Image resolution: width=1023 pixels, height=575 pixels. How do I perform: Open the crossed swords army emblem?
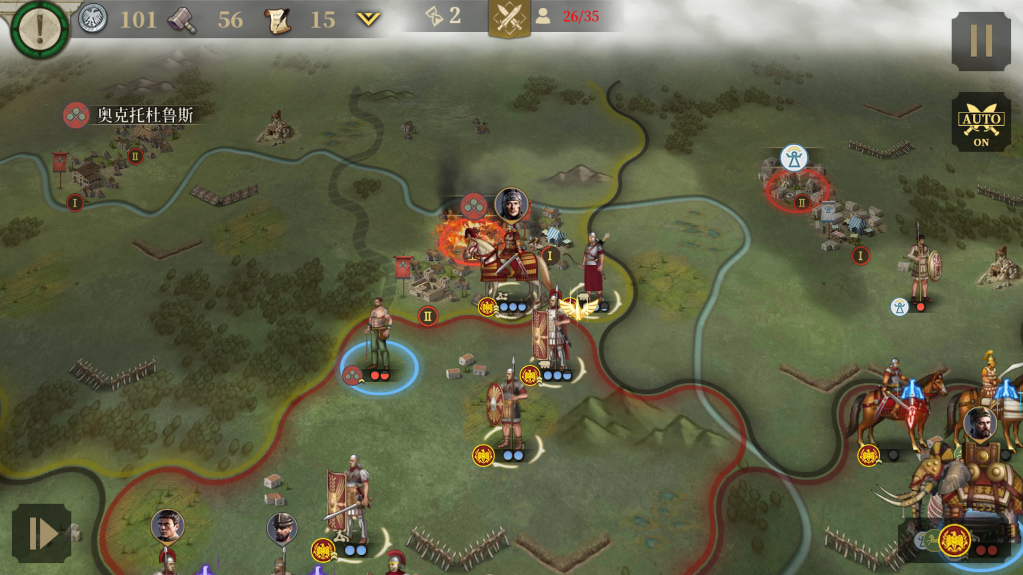[x=509, y=18]
